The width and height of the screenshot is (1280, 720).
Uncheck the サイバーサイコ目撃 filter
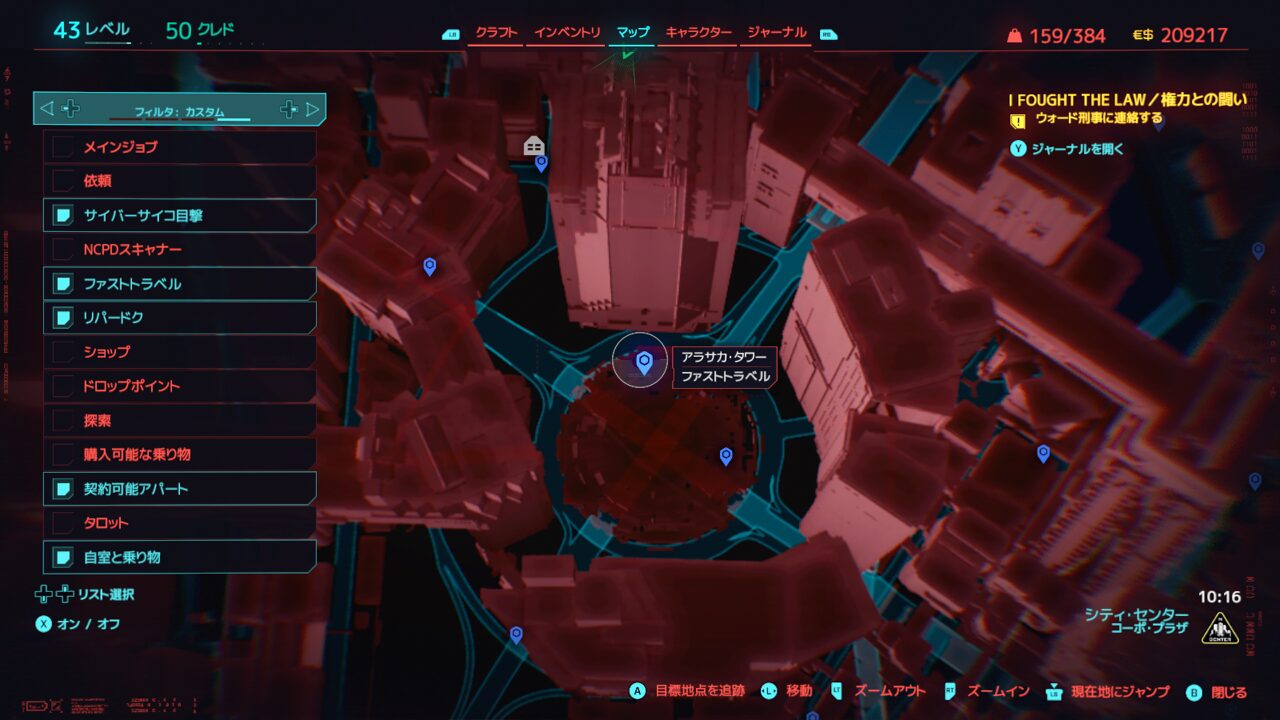point(180,215)
